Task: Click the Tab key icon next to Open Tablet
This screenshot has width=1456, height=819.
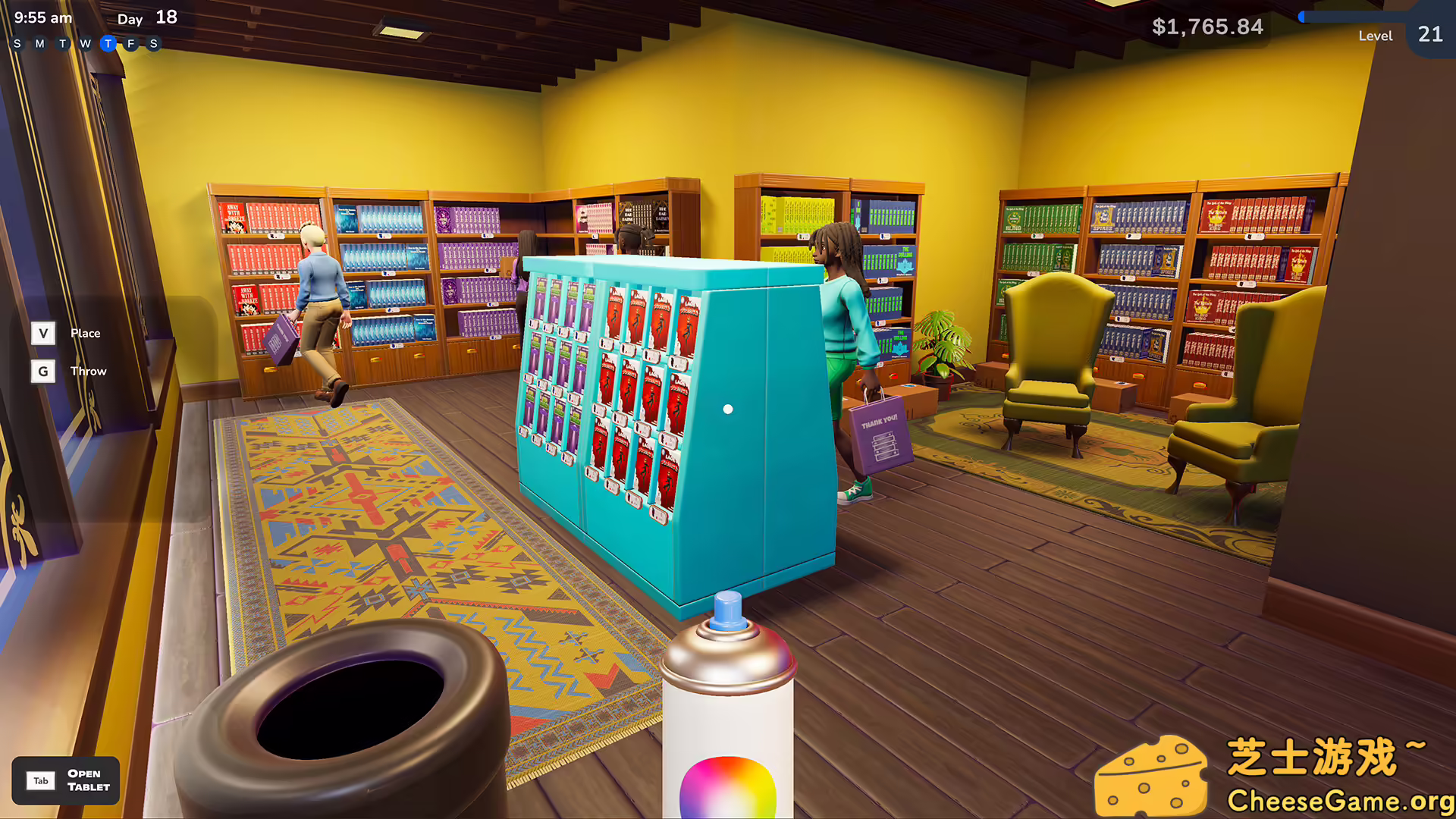Action: click(41, 780)
